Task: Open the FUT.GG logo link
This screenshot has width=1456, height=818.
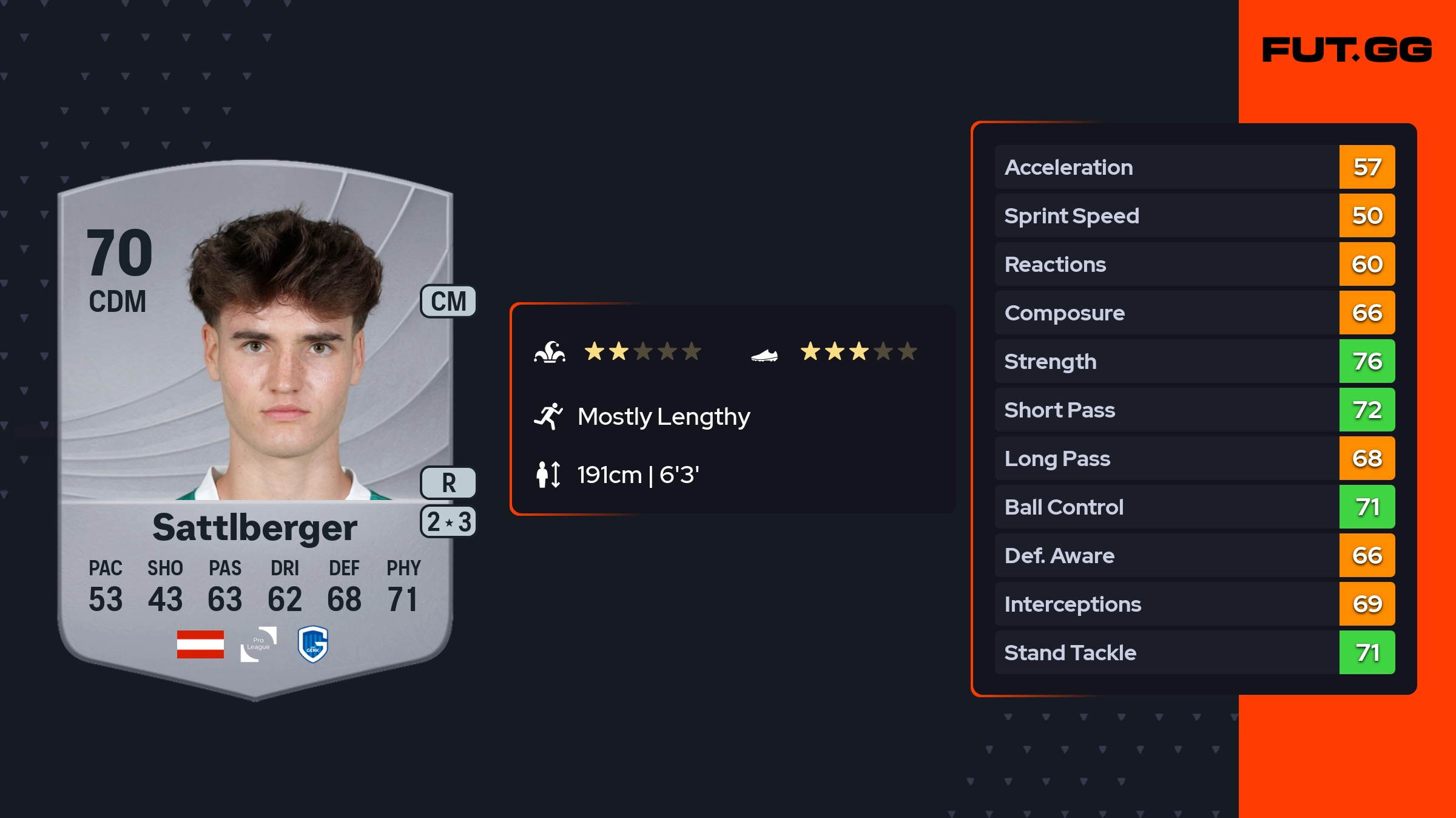Action: [1347, 50]
